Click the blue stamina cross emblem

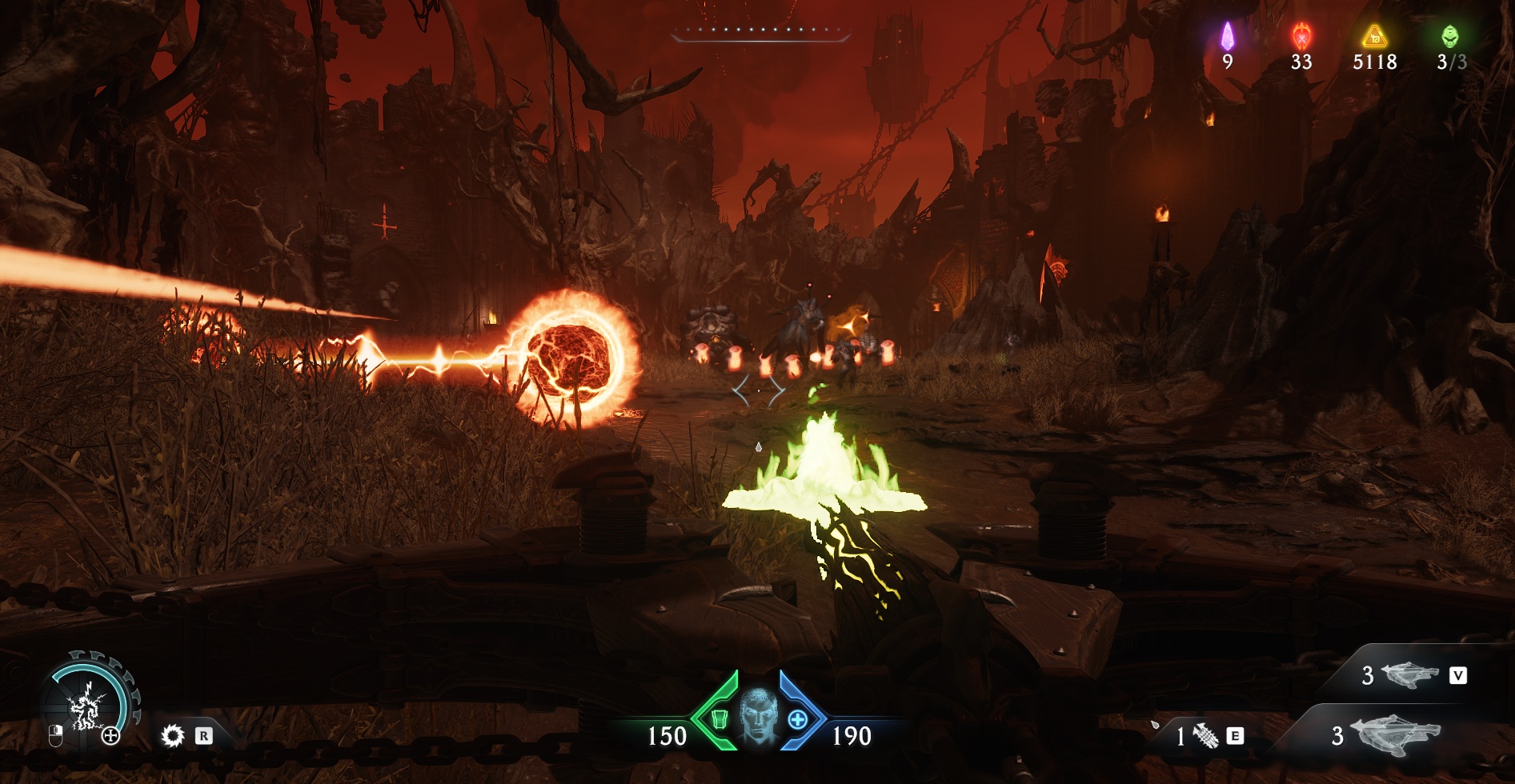(x=798, y=719)
